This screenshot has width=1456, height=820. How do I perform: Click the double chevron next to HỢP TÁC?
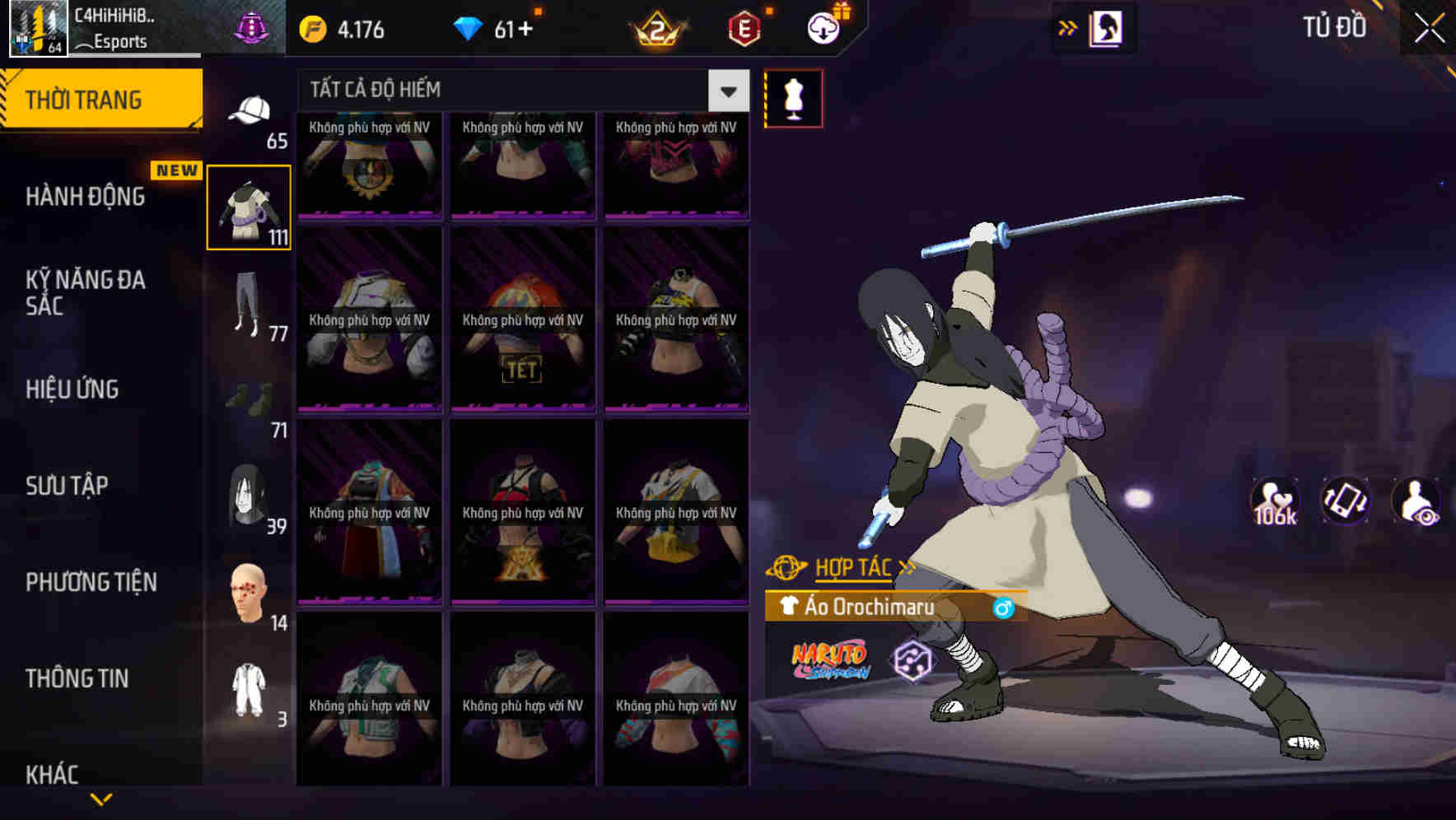pyautogui.click(x=907, y=566)
